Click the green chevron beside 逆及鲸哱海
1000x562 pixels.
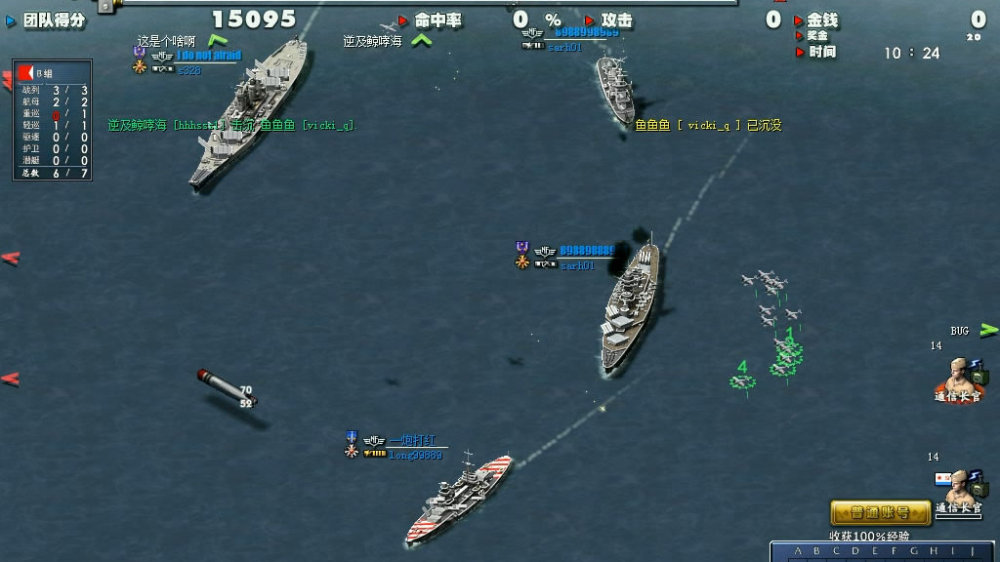[x=422, y=41]
